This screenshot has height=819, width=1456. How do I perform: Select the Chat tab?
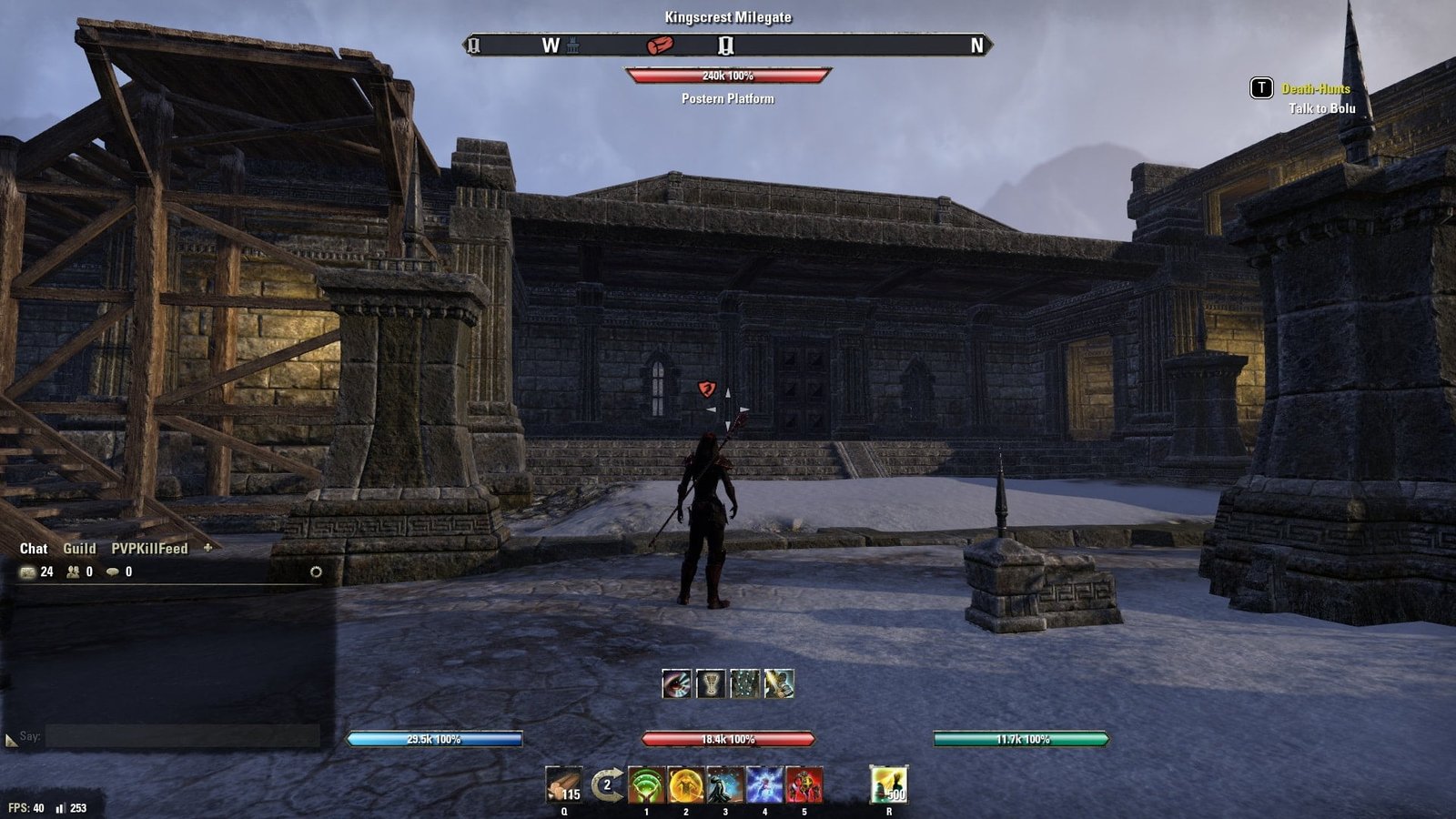[x=34, y=549]
